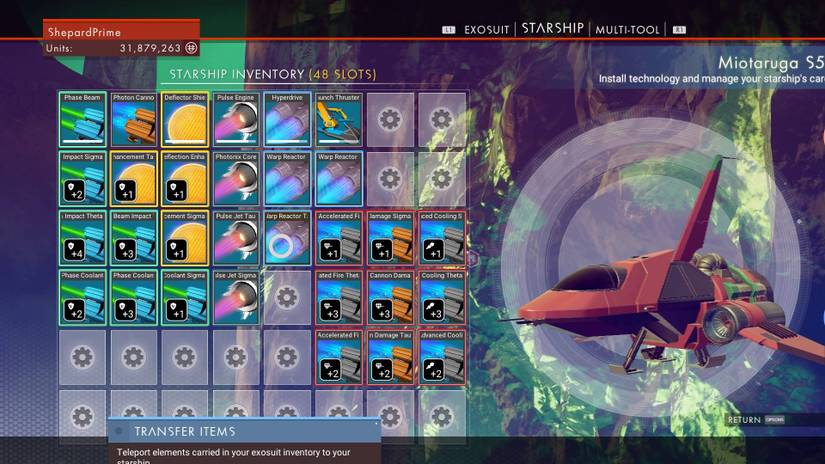
Task: Choose the Photon Cannon slot
Action: pos(134,120)
